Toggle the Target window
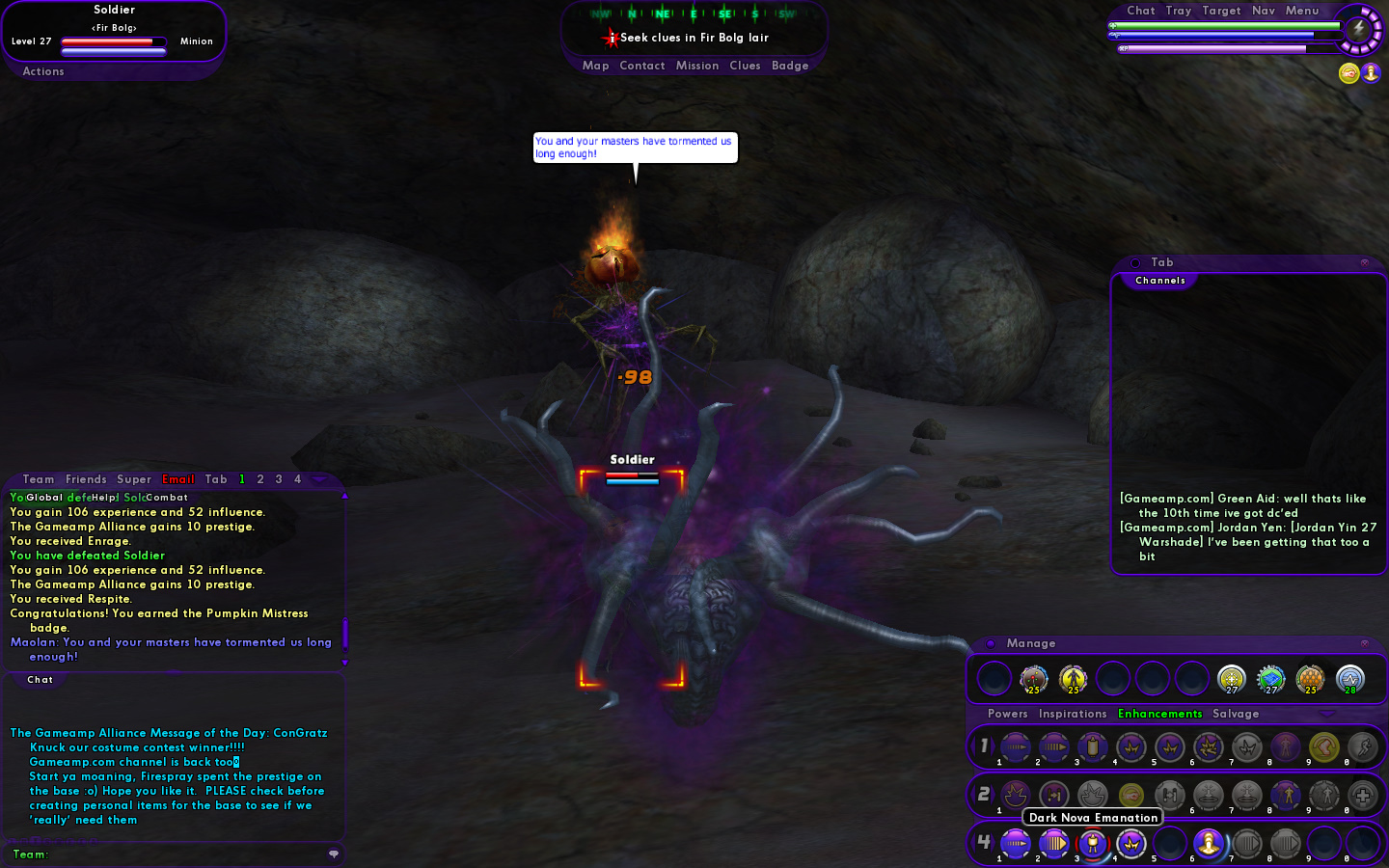The width and height of the screenshot is (1389, 868). pyautogui.click(x=1221, y=11)
